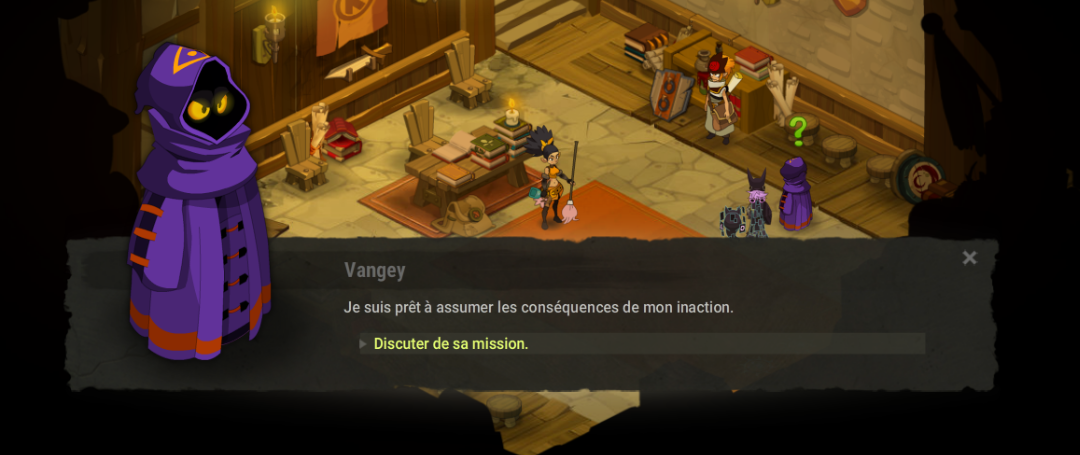Image resolution: width=1080 pixels, height=455 pixels.
Task: Choose the "Discuter de sa mission" reply
Action: 451,344
